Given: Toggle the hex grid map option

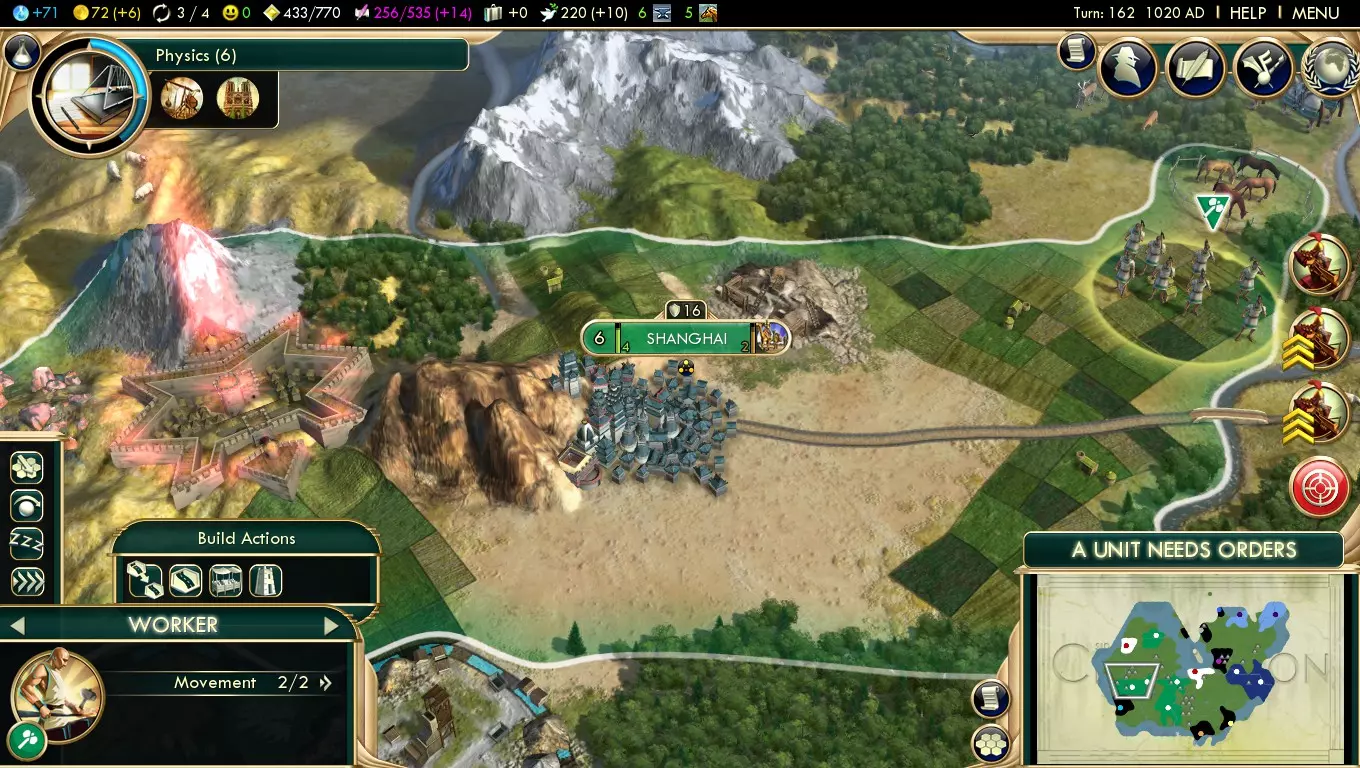Looking at the screenshot, I should click(x=989, y=743).
